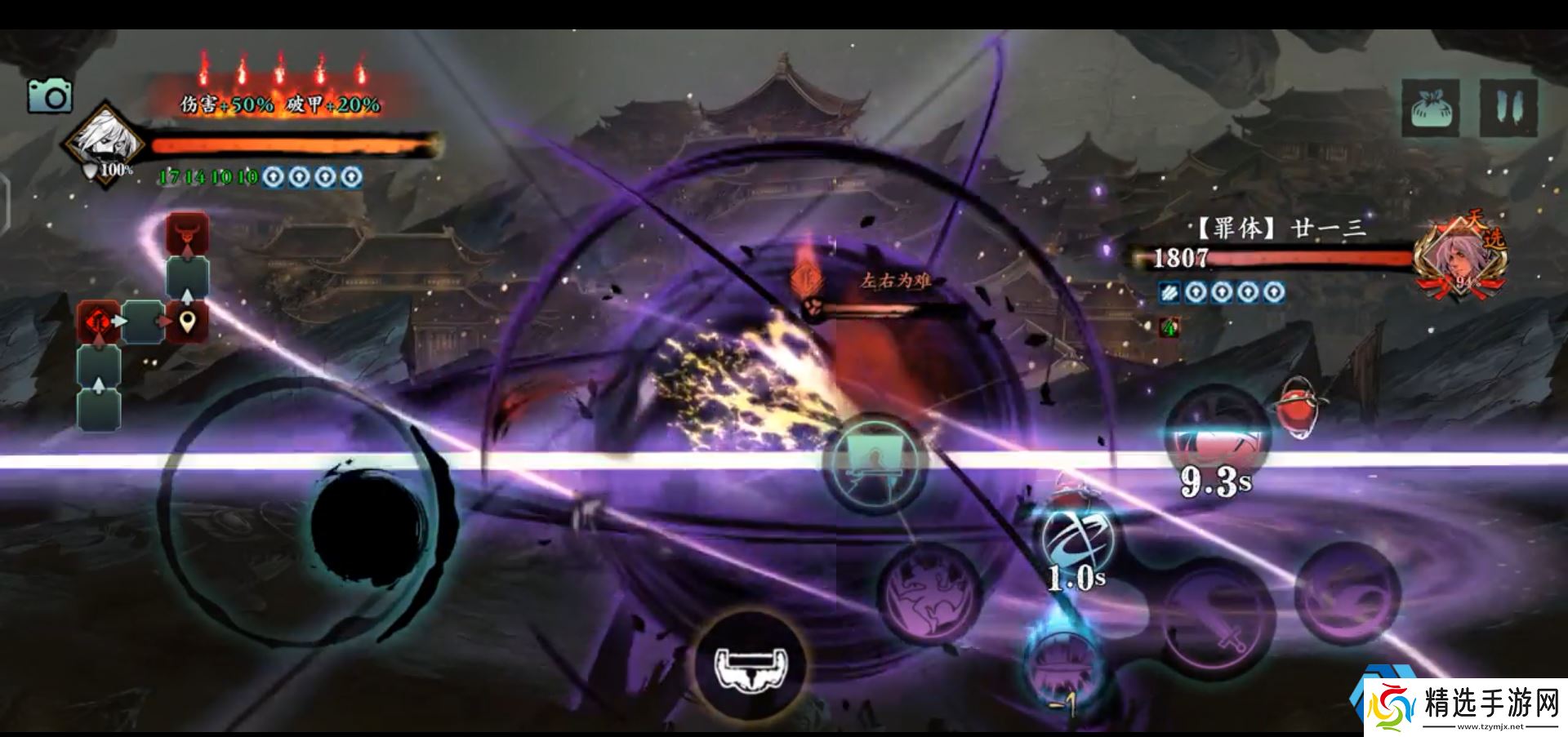
Task: Select the current location pin room on minimap
Action: [187, 321]
